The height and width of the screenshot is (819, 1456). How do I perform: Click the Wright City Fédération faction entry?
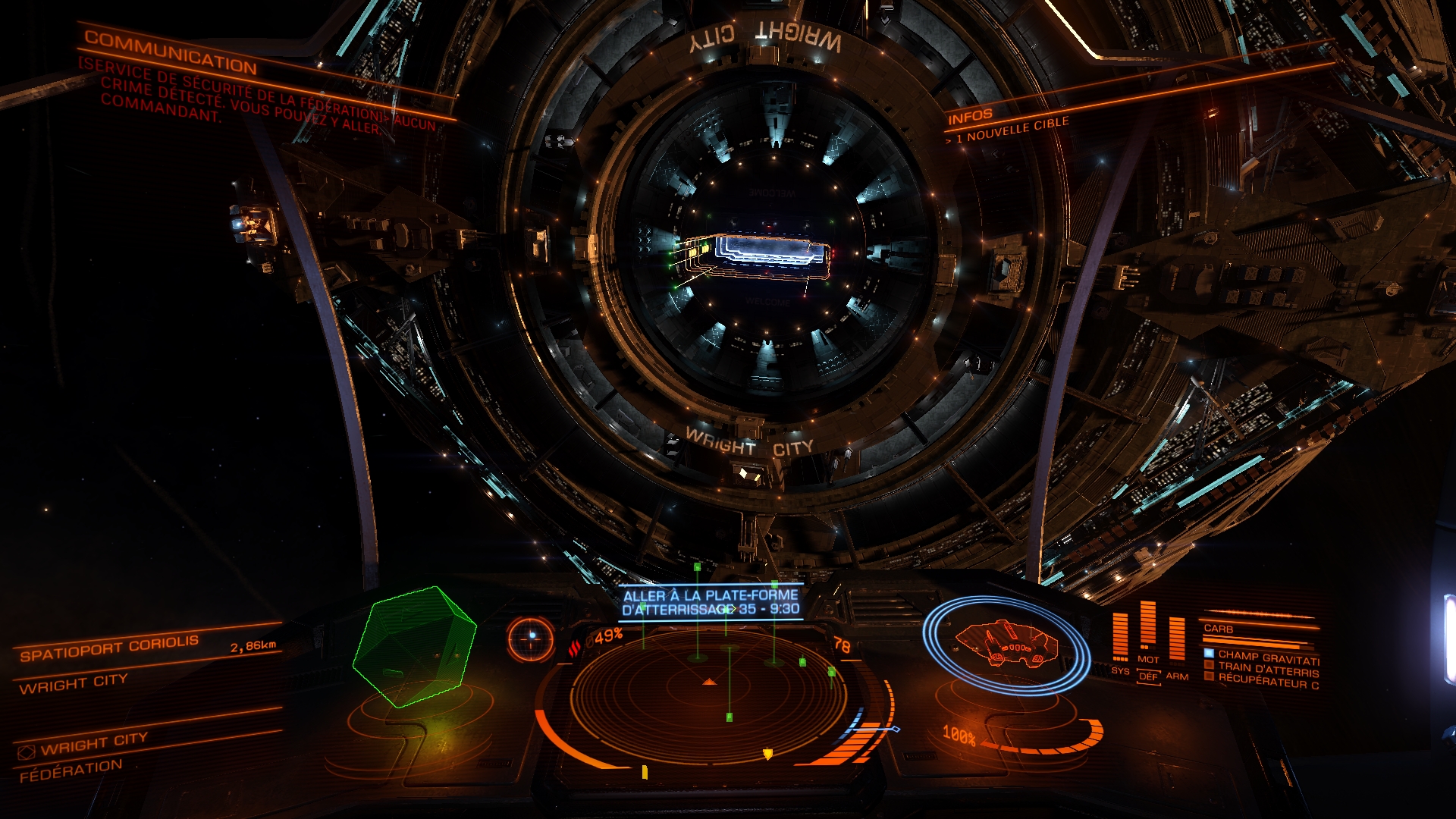pos(83,756)
